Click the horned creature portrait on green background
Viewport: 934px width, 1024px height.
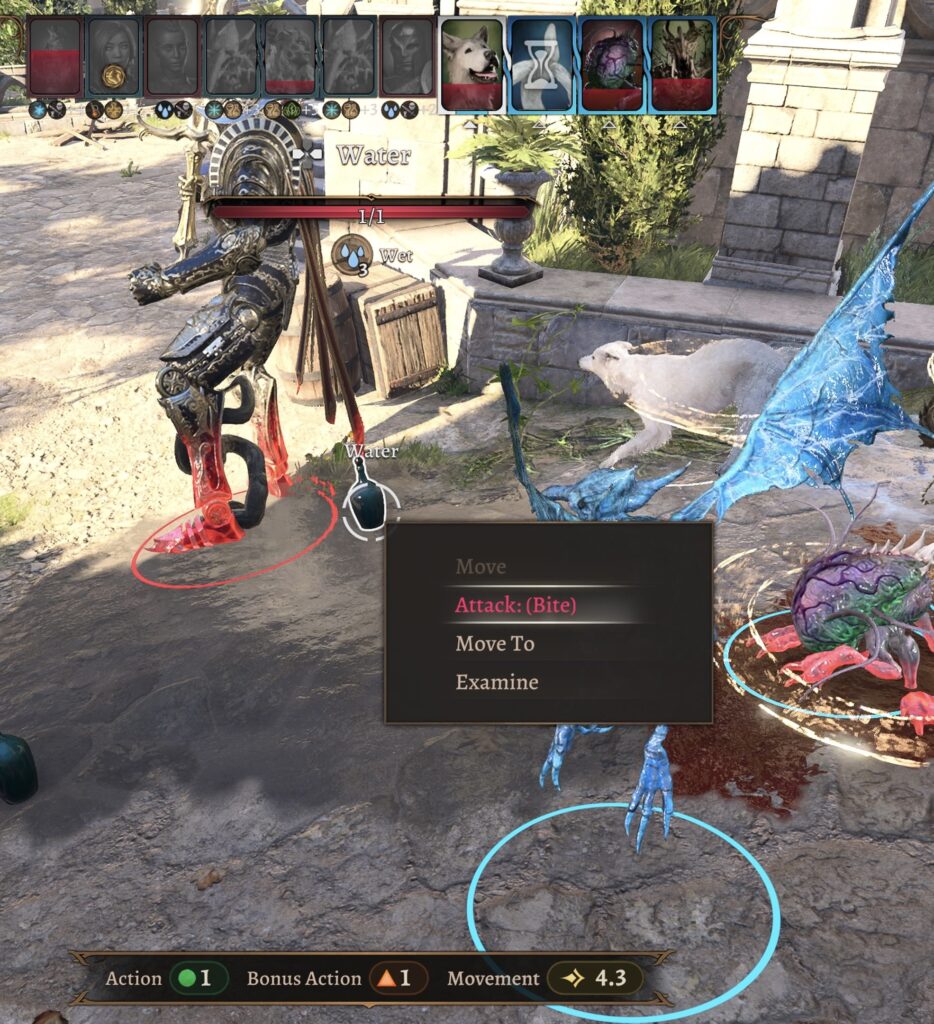click(x=682, y=64)
